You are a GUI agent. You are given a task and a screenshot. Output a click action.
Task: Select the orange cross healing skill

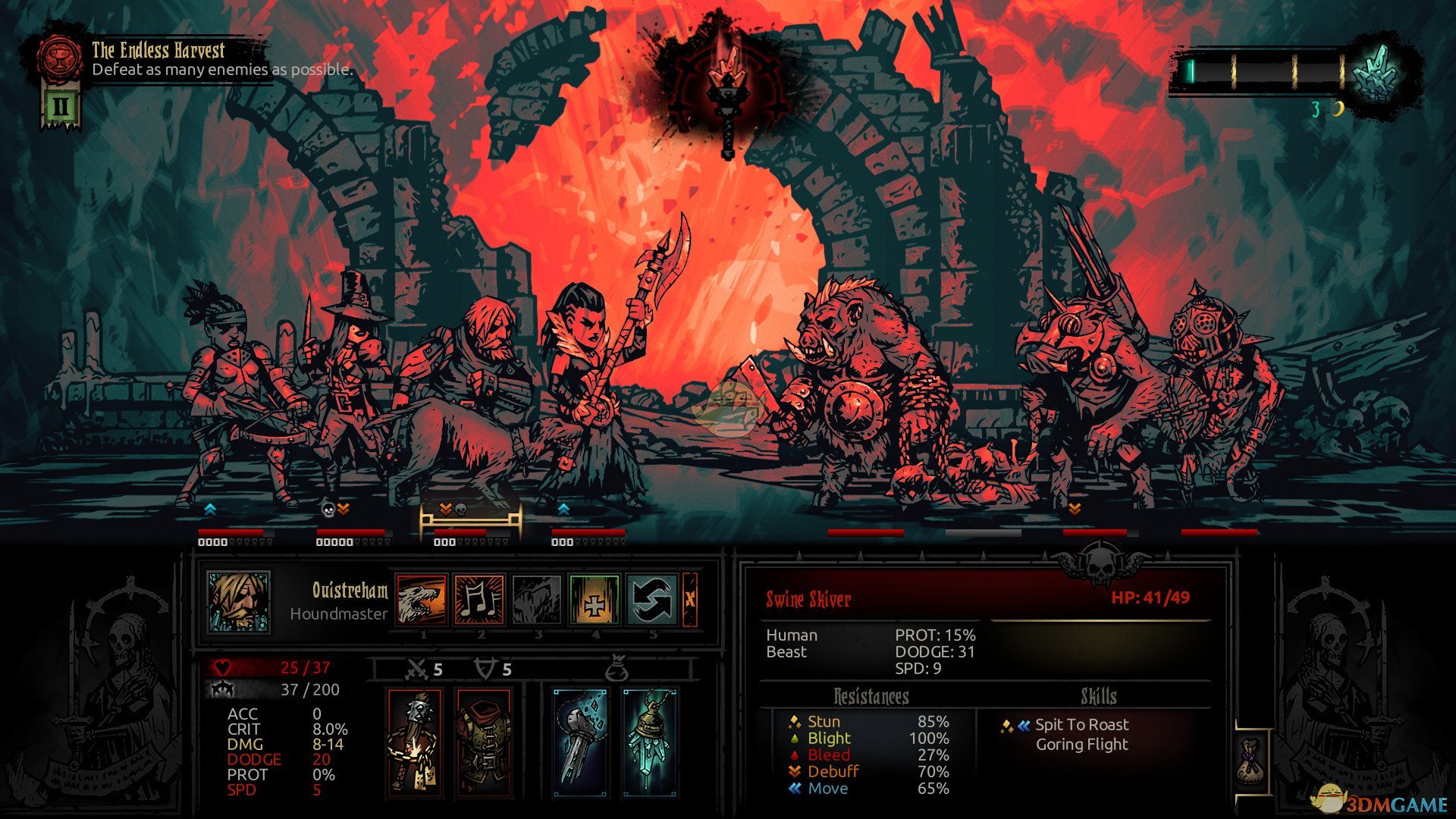tap(595, 599)
